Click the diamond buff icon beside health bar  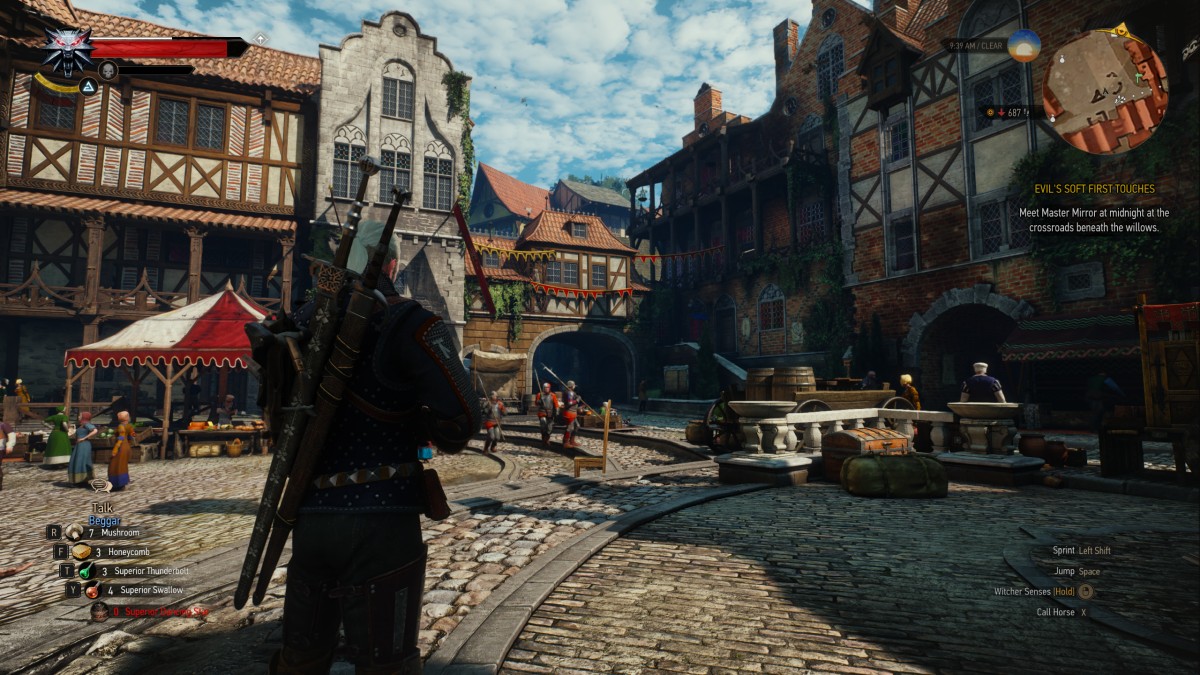(260, 38)
